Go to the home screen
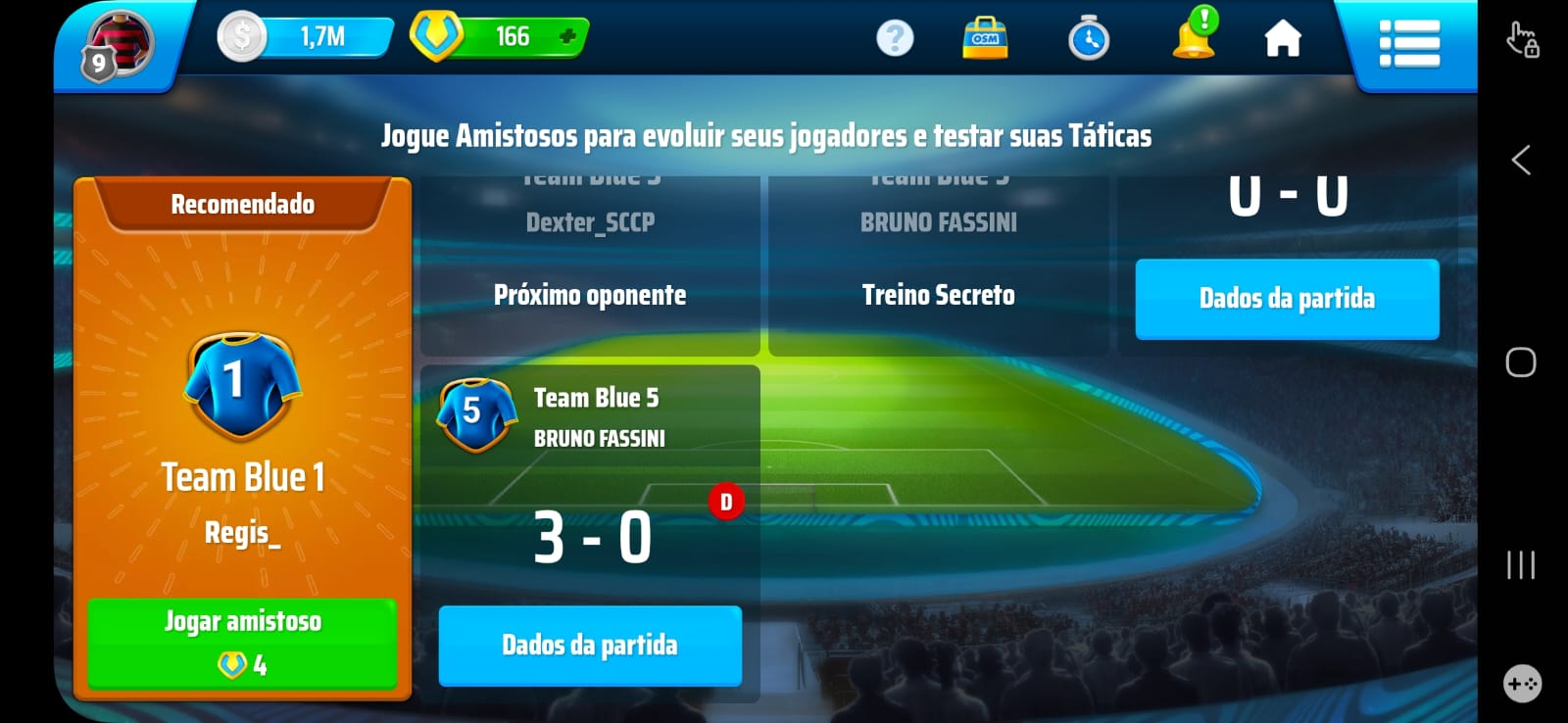 [1283, 40]
